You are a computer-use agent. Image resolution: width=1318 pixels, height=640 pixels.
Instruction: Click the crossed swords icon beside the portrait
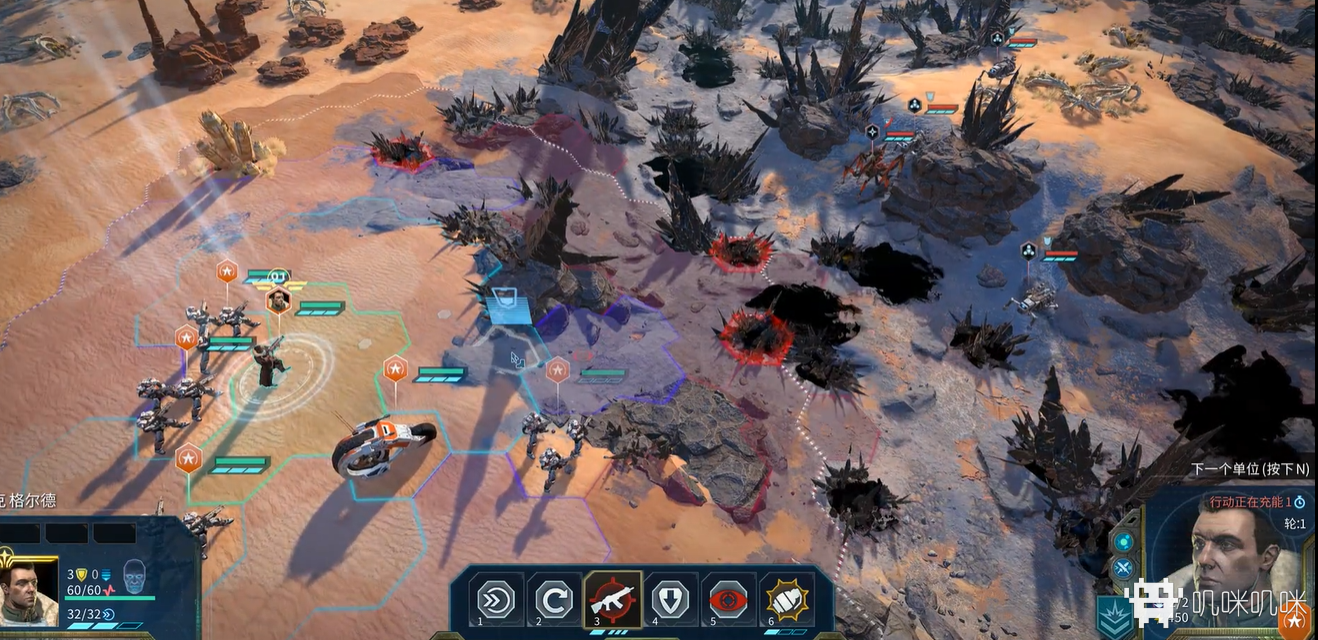click(1123, 570)
